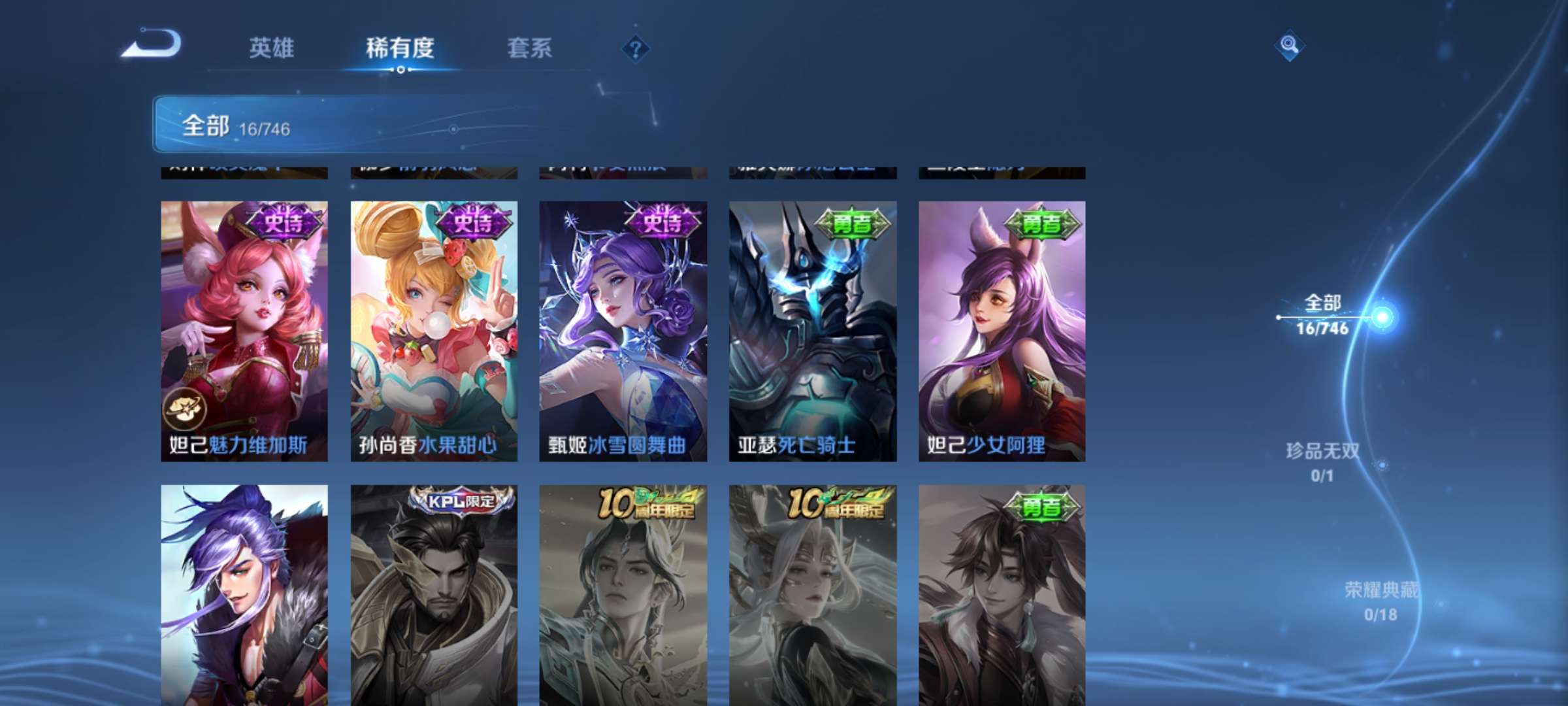
Task: Open the search magnifier in the top right
Action: pos(1290,46)
